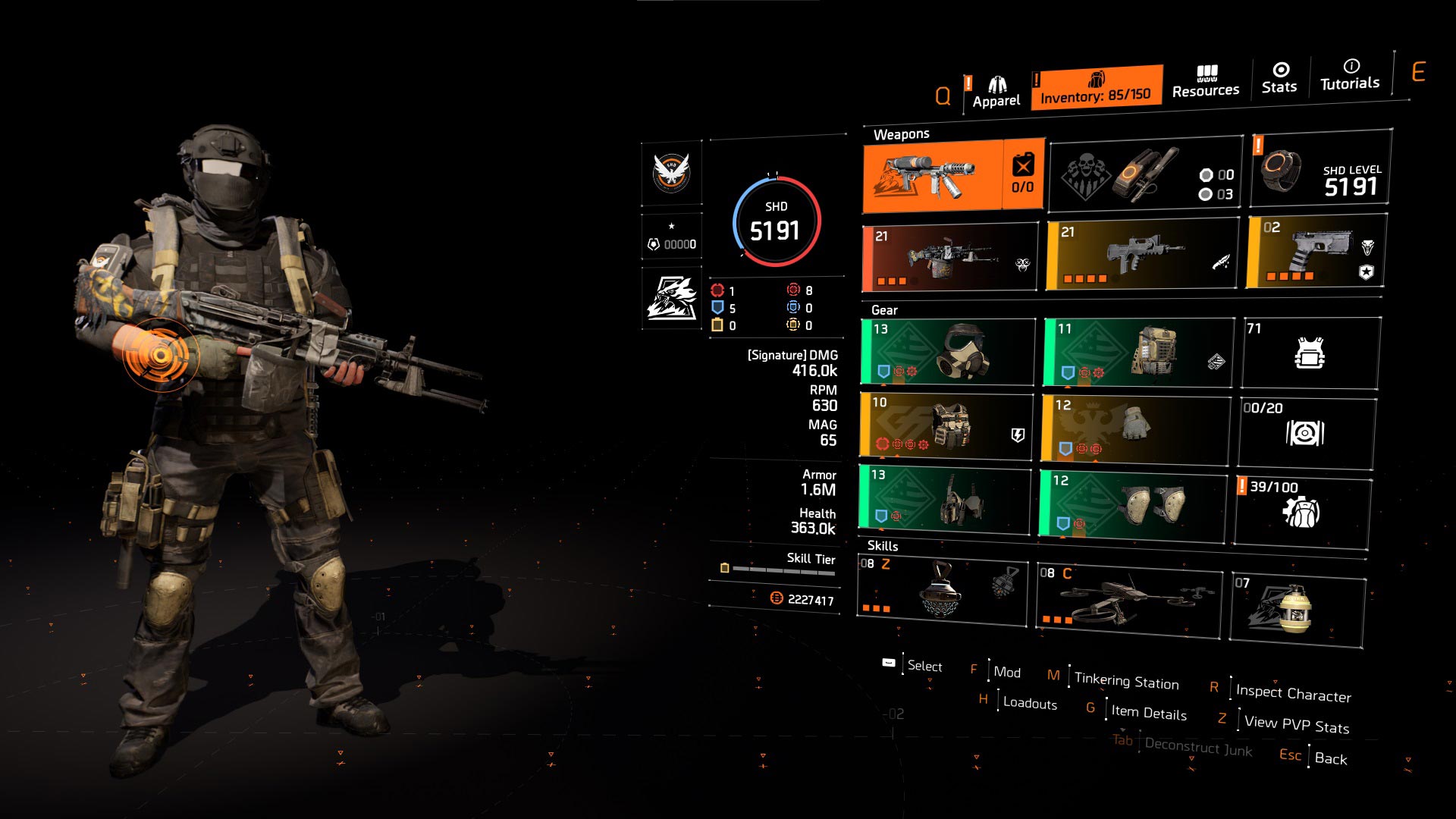Screen dimensions: 1456x819
Task: Open the Inventory 85/150 tab
Action: 1096,88
